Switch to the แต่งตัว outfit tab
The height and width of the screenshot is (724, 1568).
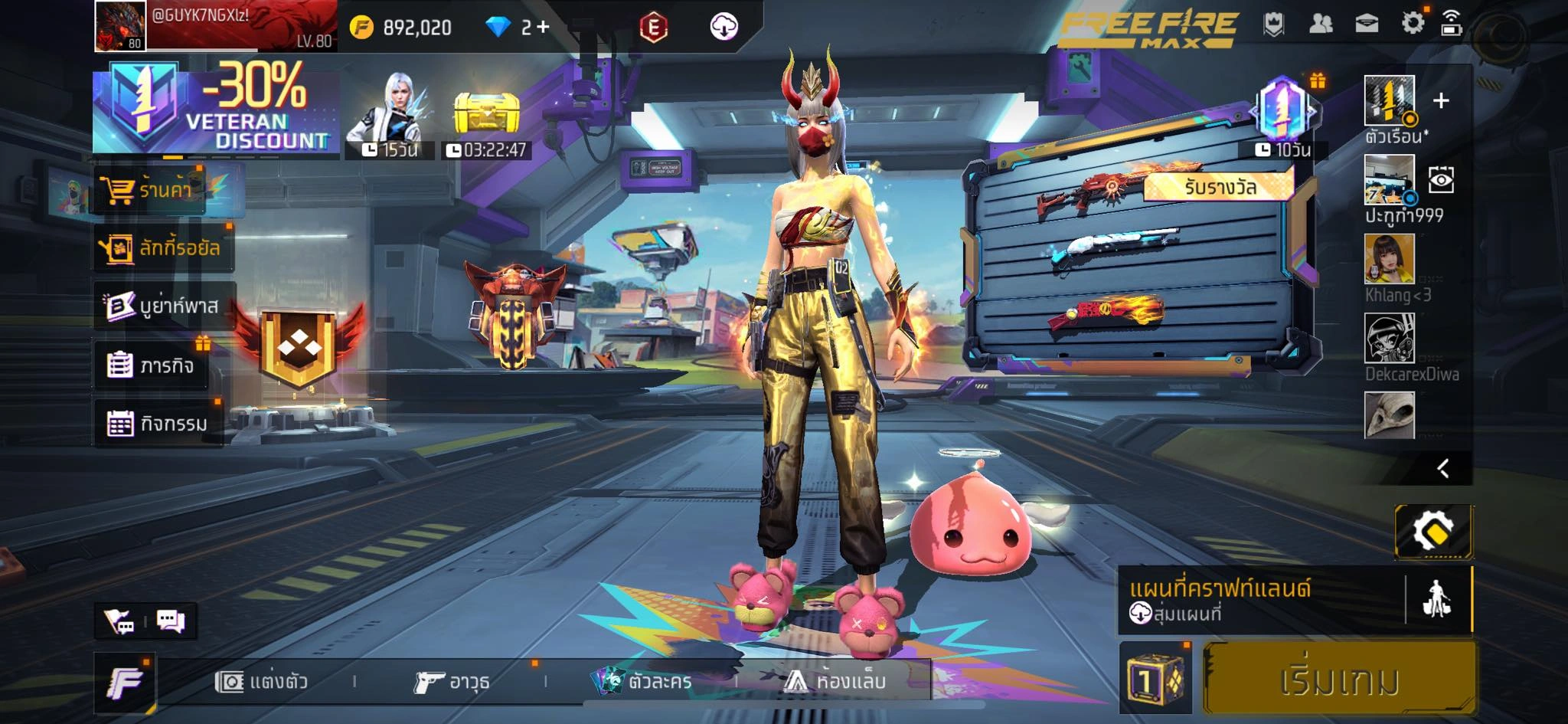pos(263,681)
